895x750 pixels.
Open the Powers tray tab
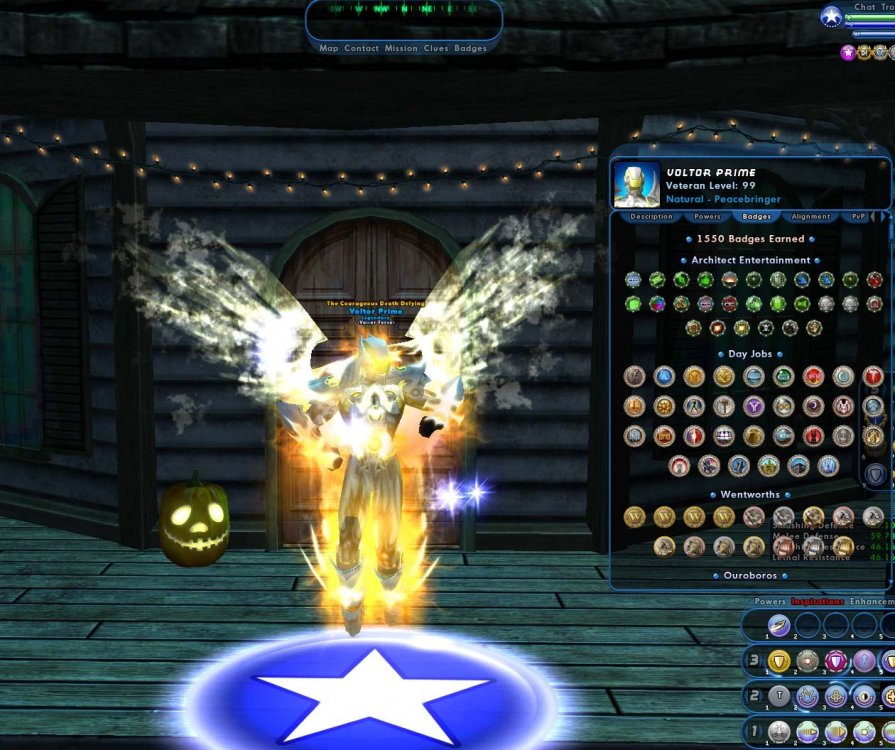point(770,602)
